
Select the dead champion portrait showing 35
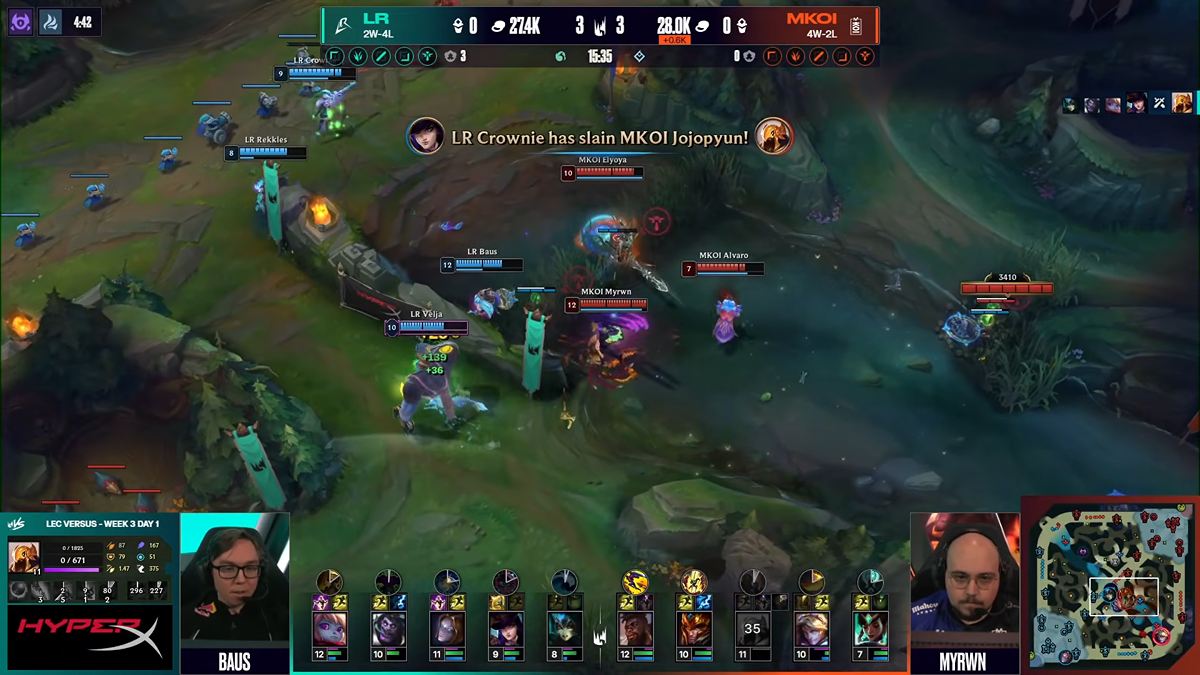tap(752, 629)
